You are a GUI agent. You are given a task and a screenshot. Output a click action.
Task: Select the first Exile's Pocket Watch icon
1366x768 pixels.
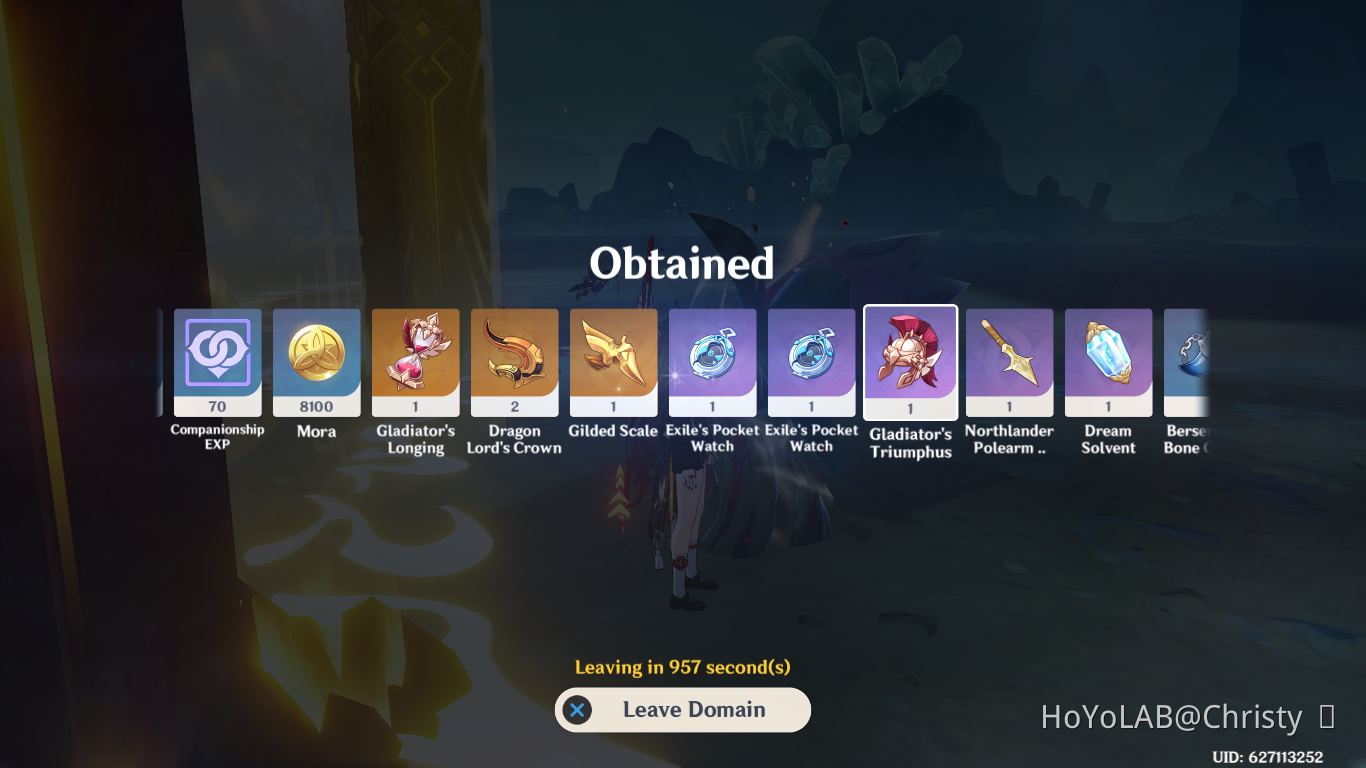point(712,362)
